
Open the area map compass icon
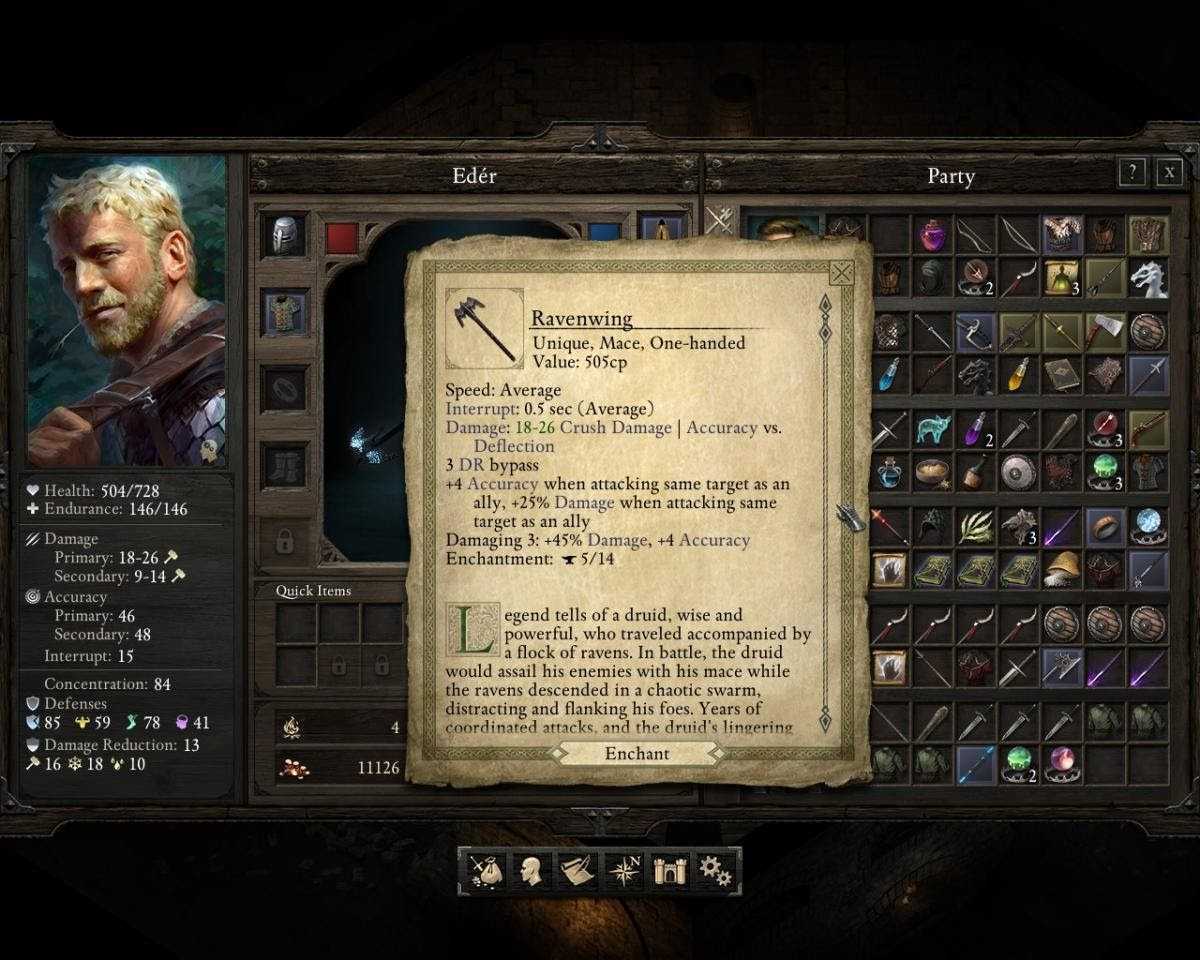623,871
